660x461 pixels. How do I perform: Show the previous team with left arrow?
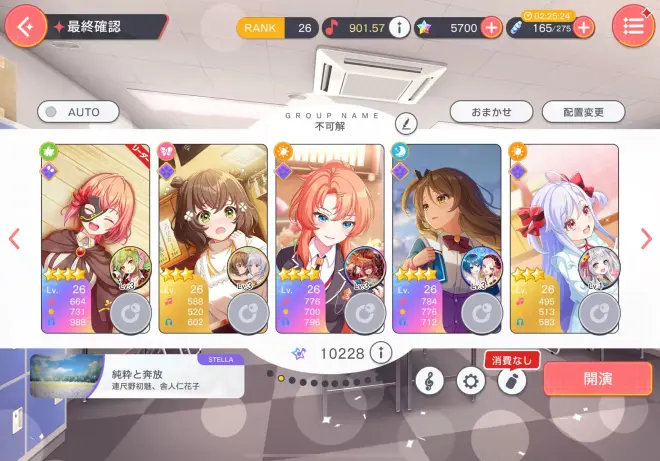point(14,238)
